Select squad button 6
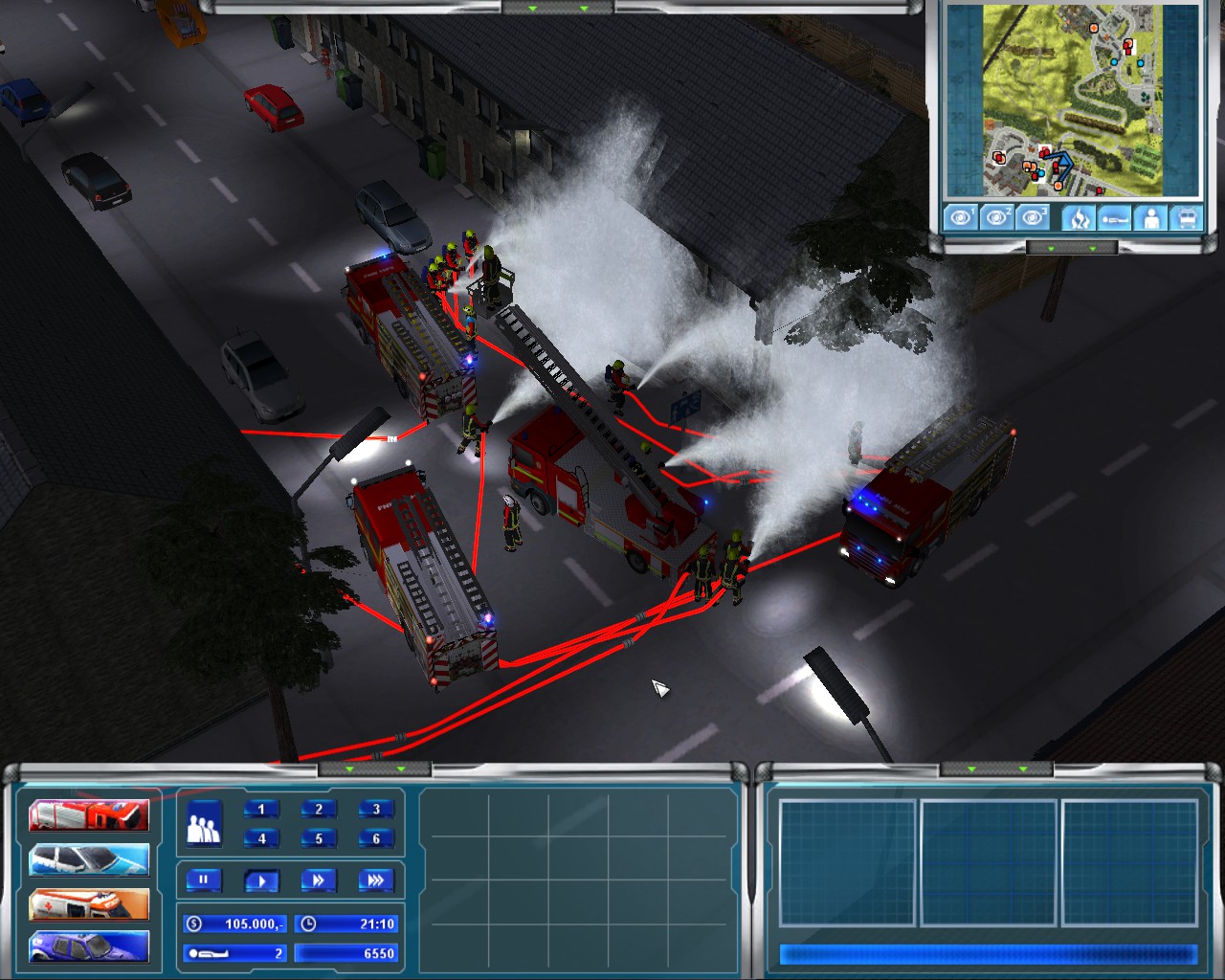1225x980 pixels. point(378,838)
